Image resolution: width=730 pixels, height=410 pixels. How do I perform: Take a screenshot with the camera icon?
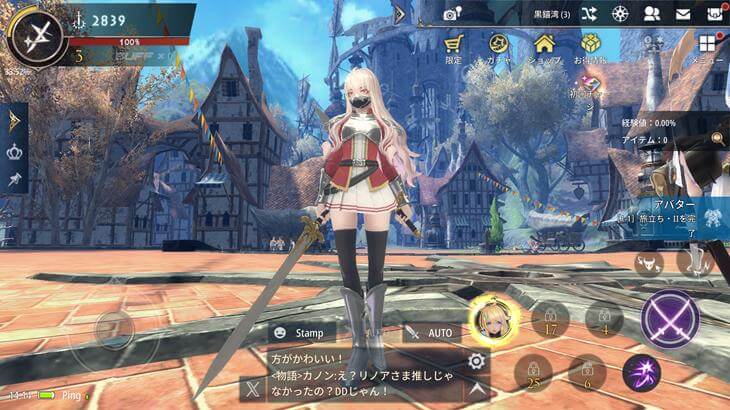[x=453, y=14]
